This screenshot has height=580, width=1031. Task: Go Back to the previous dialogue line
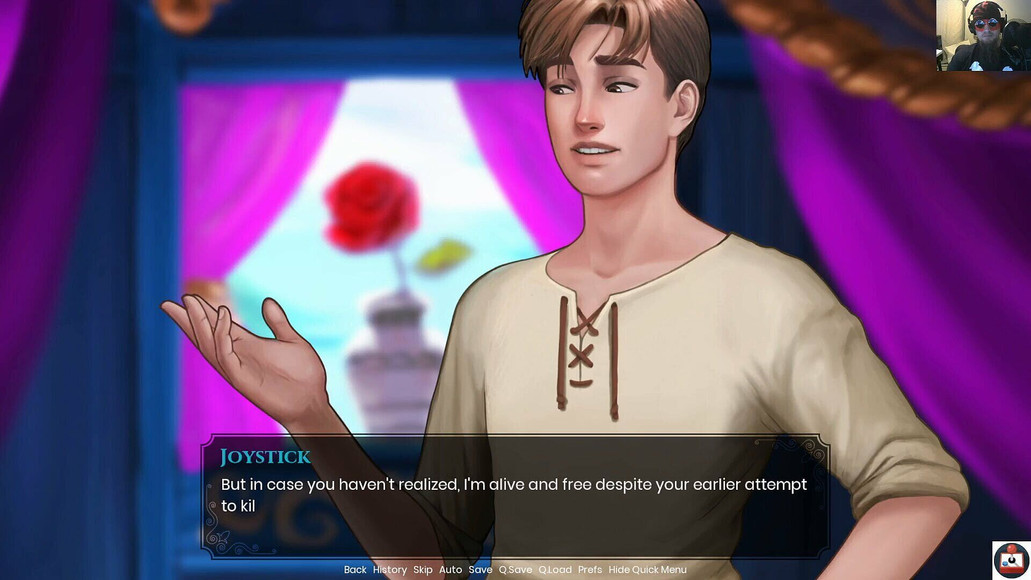[355, 570]
